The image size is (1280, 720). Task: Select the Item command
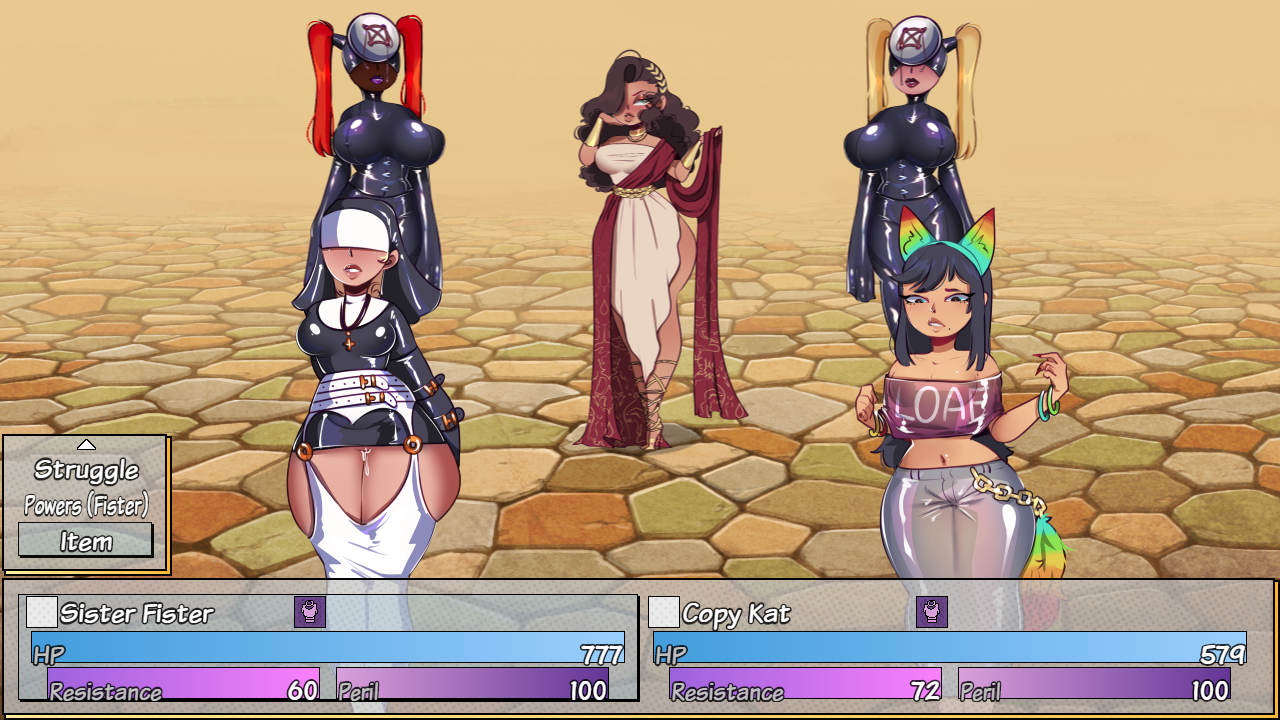pyautogui.click(x=86, y=541)
